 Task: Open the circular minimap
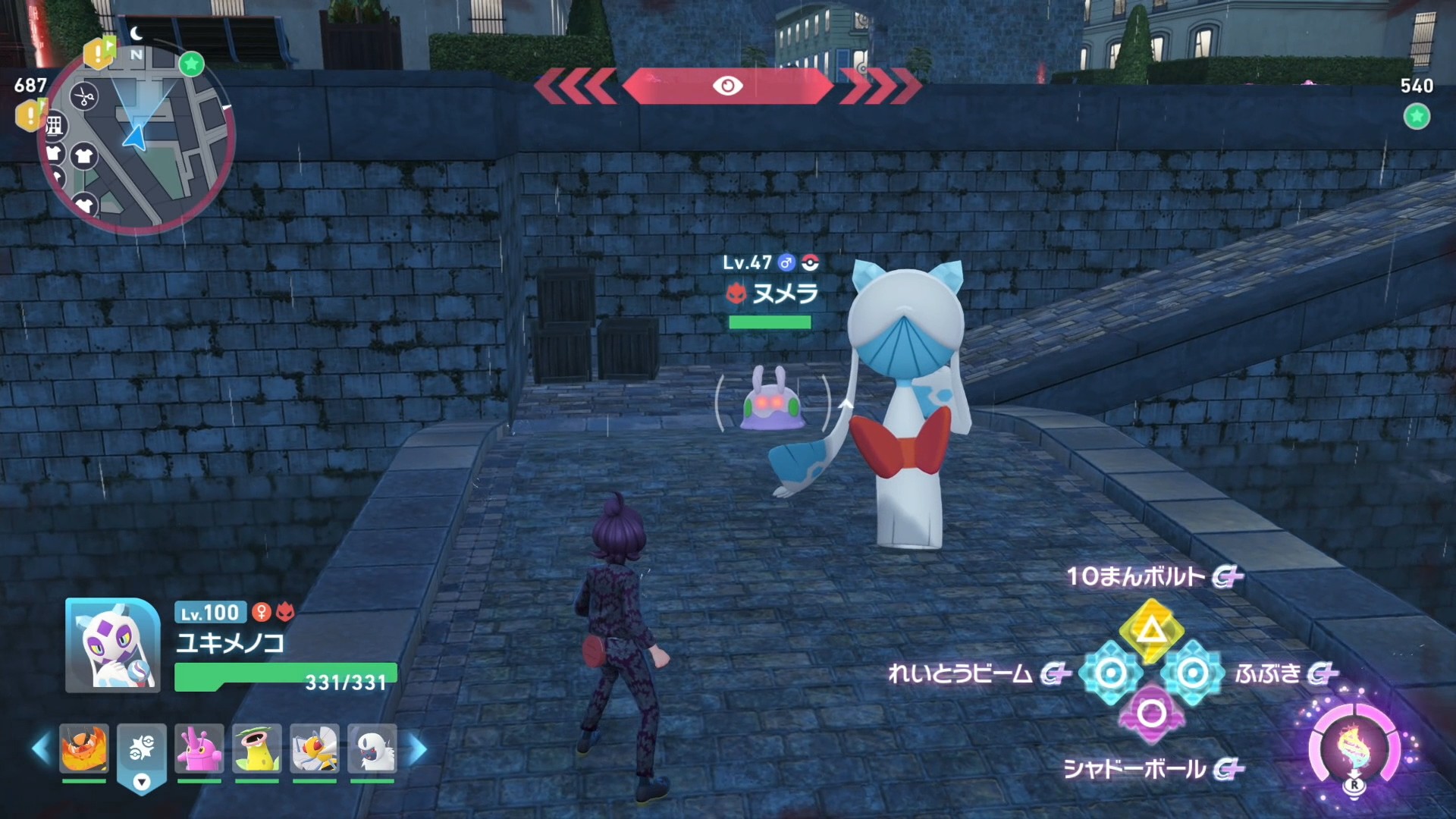136,140
